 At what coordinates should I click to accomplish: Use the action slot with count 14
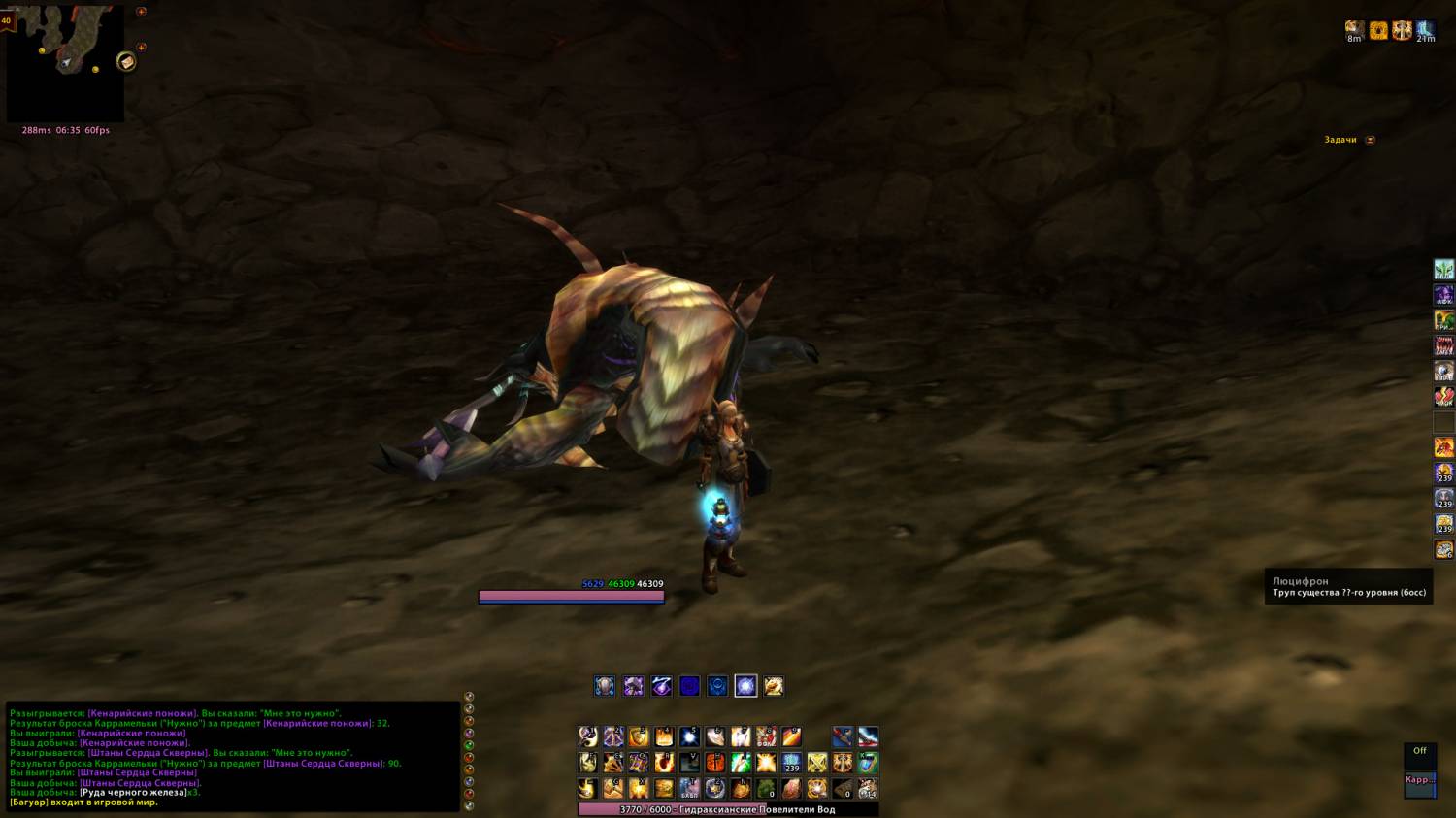[868, 788]
